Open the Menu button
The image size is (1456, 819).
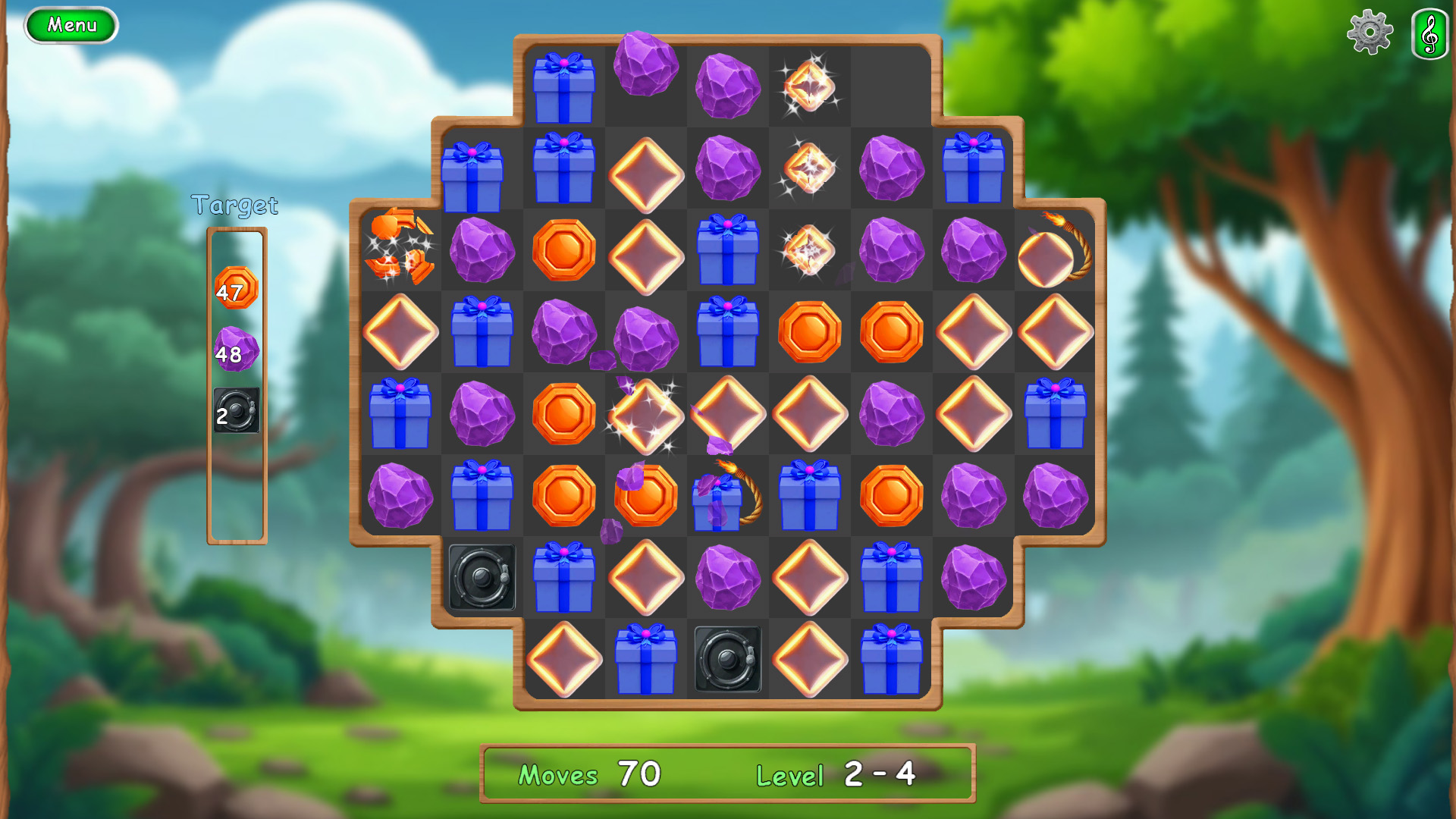[71, 24]
